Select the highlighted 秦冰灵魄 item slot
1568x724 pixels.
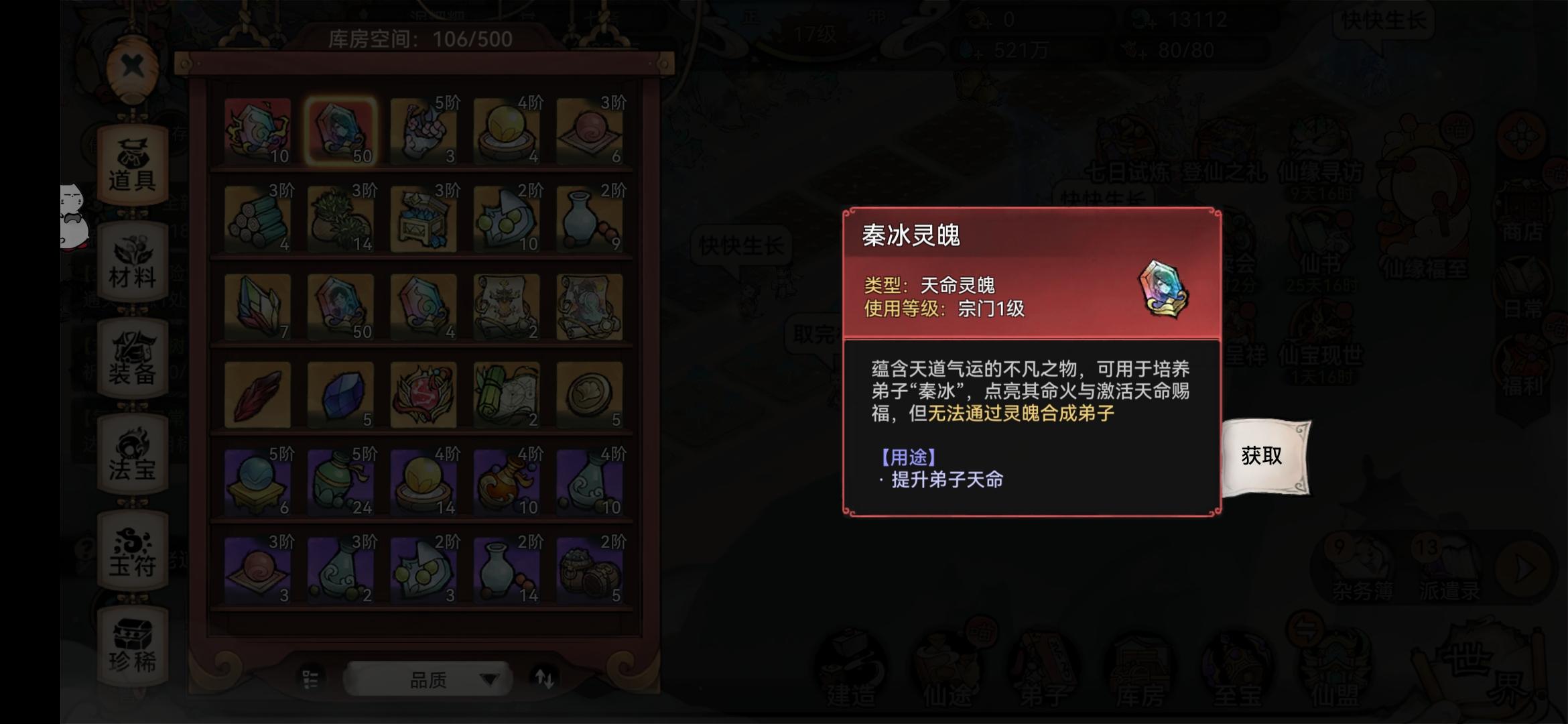click(342, 131)
